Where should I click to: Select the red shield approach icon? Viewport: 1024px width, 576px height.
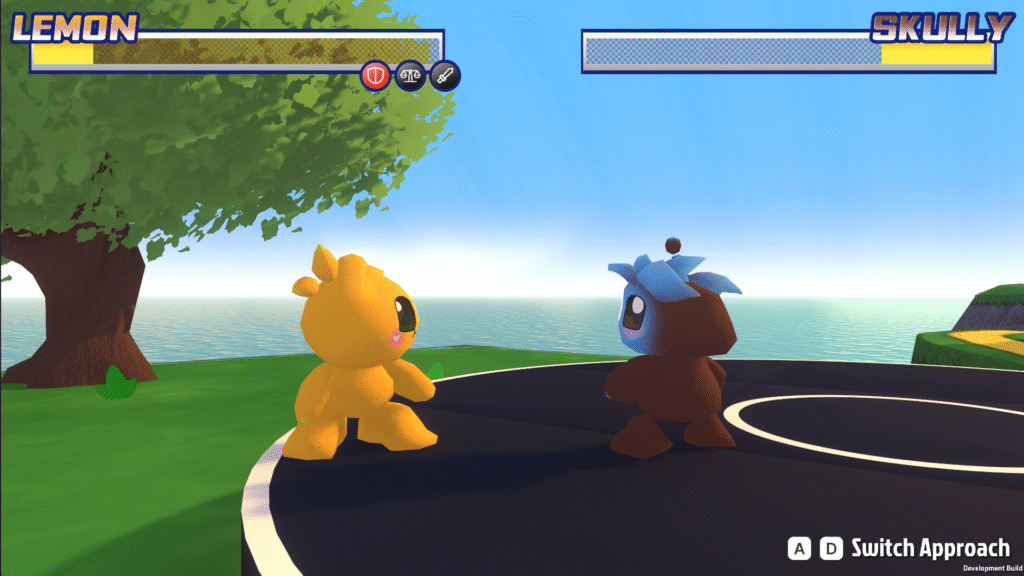pyautogui.click(x=376, y=75)
